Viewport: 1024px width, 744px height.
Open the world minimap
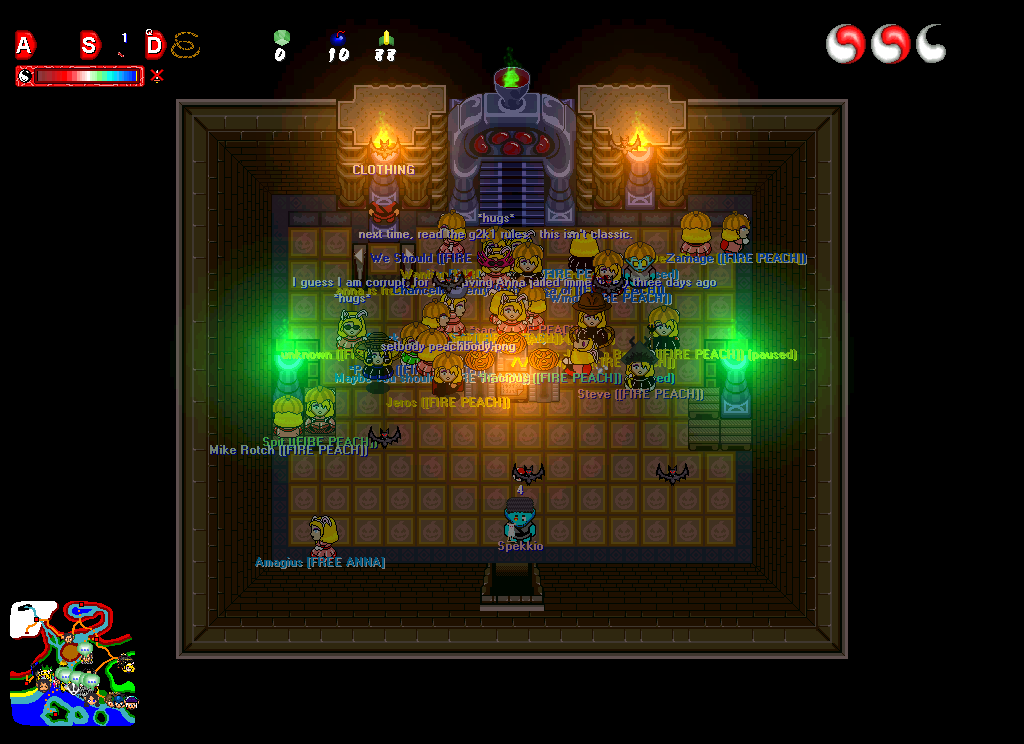pyautogui.click(x=73, y=663)
